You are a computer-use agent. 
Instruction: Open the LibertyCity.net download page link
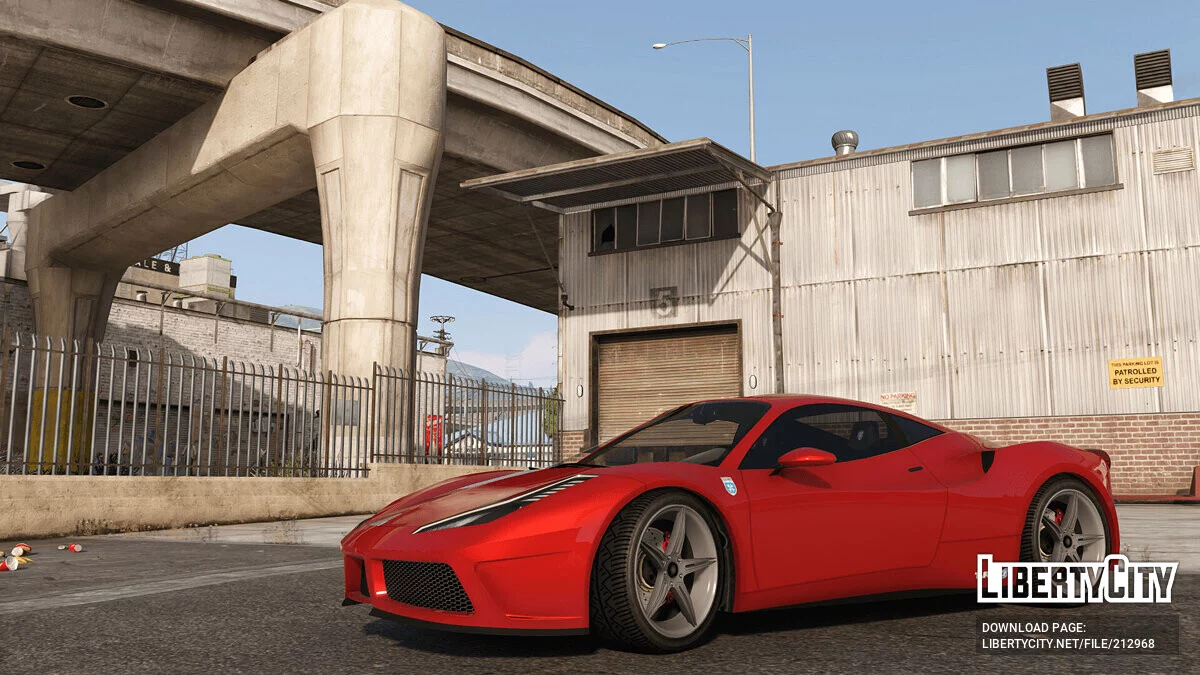point(1068,643)
